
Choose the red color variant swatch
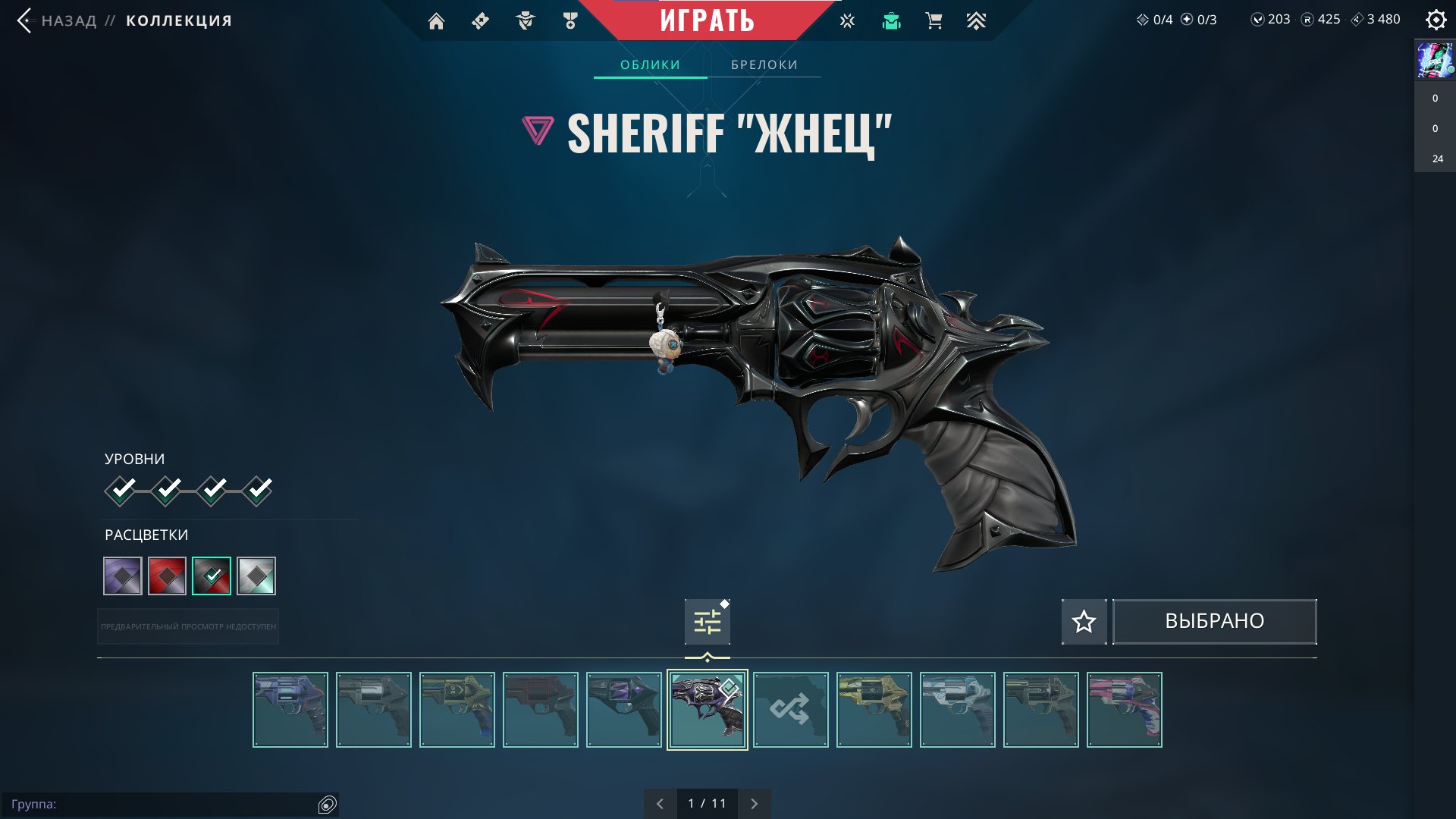point(167,576)
